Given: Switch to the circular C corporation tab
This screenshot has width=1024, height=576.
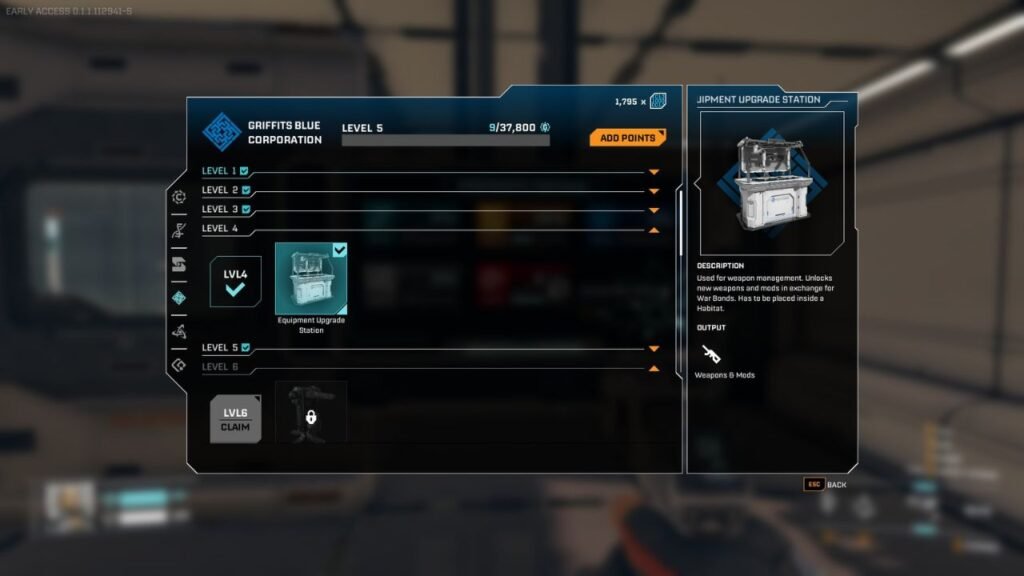Looking at the screenshot, I should 179,197.
